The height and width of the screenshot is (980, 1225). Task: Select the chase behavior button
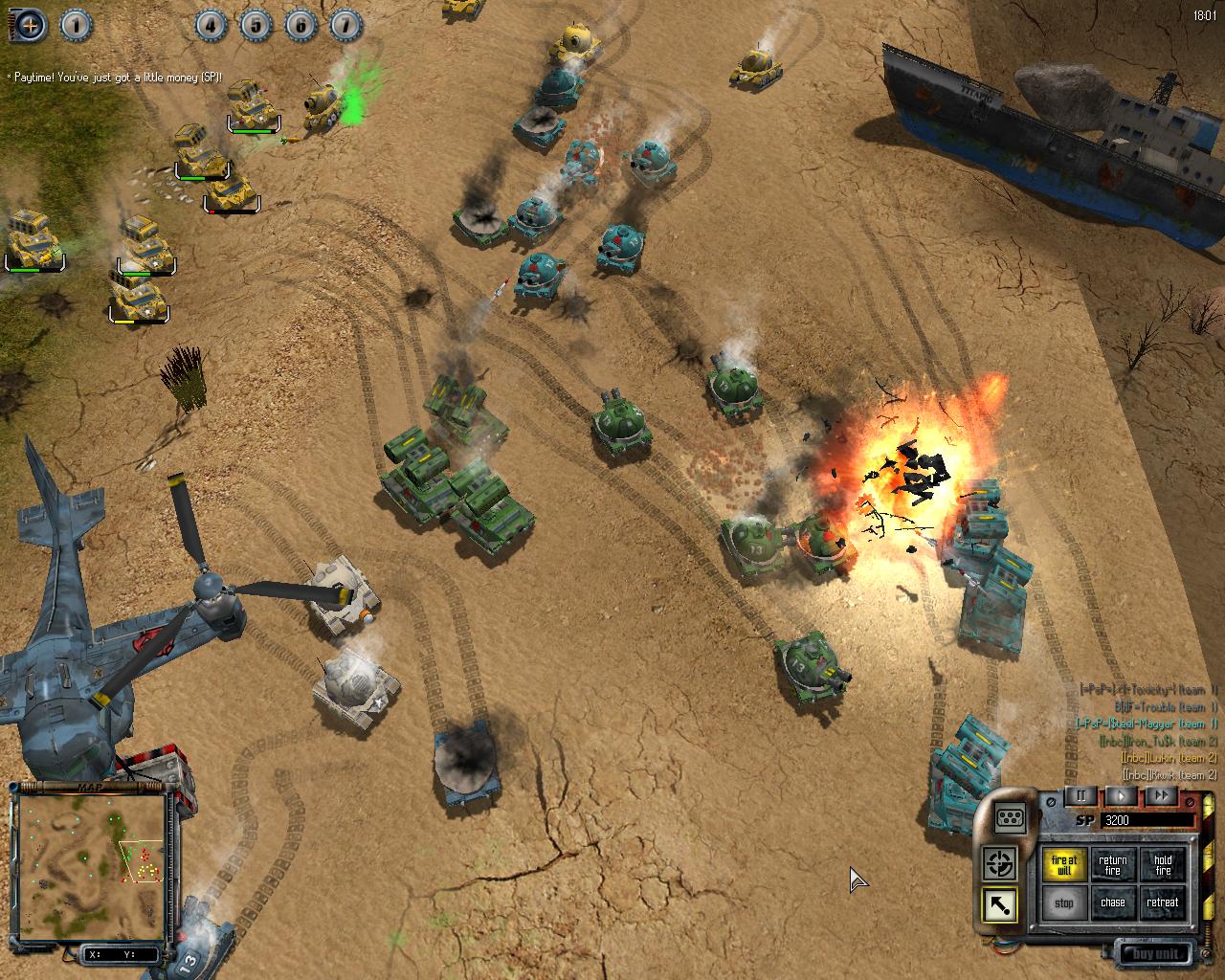pos(1113,902)
